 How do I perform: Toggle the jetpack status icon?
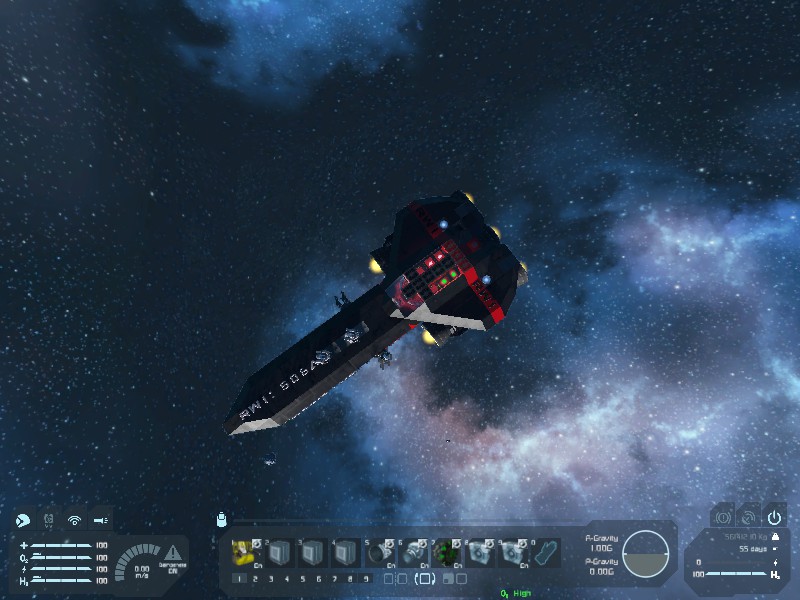click(x=48, y=520)
